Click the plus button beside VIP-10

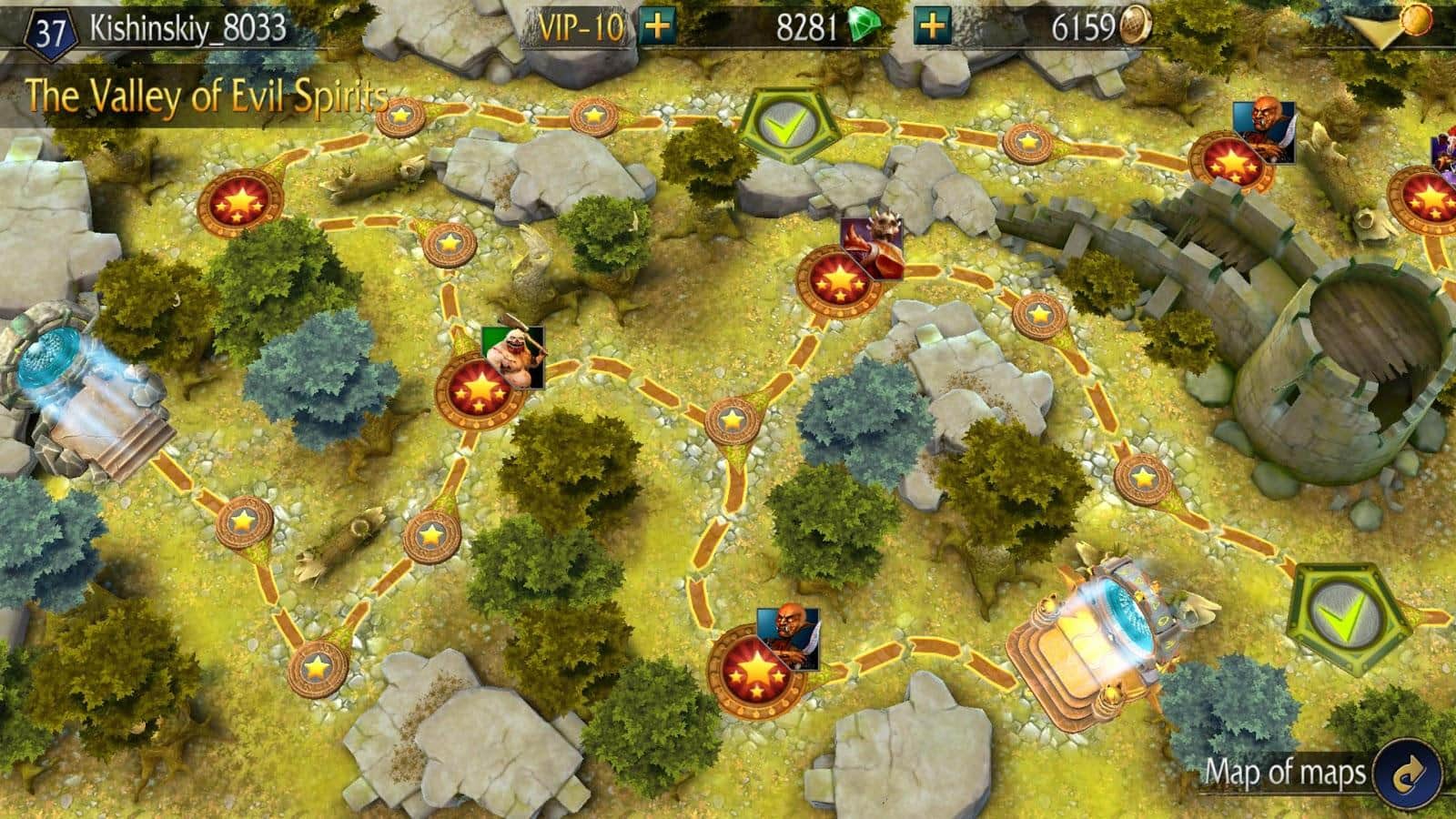(x=657, y=26)
